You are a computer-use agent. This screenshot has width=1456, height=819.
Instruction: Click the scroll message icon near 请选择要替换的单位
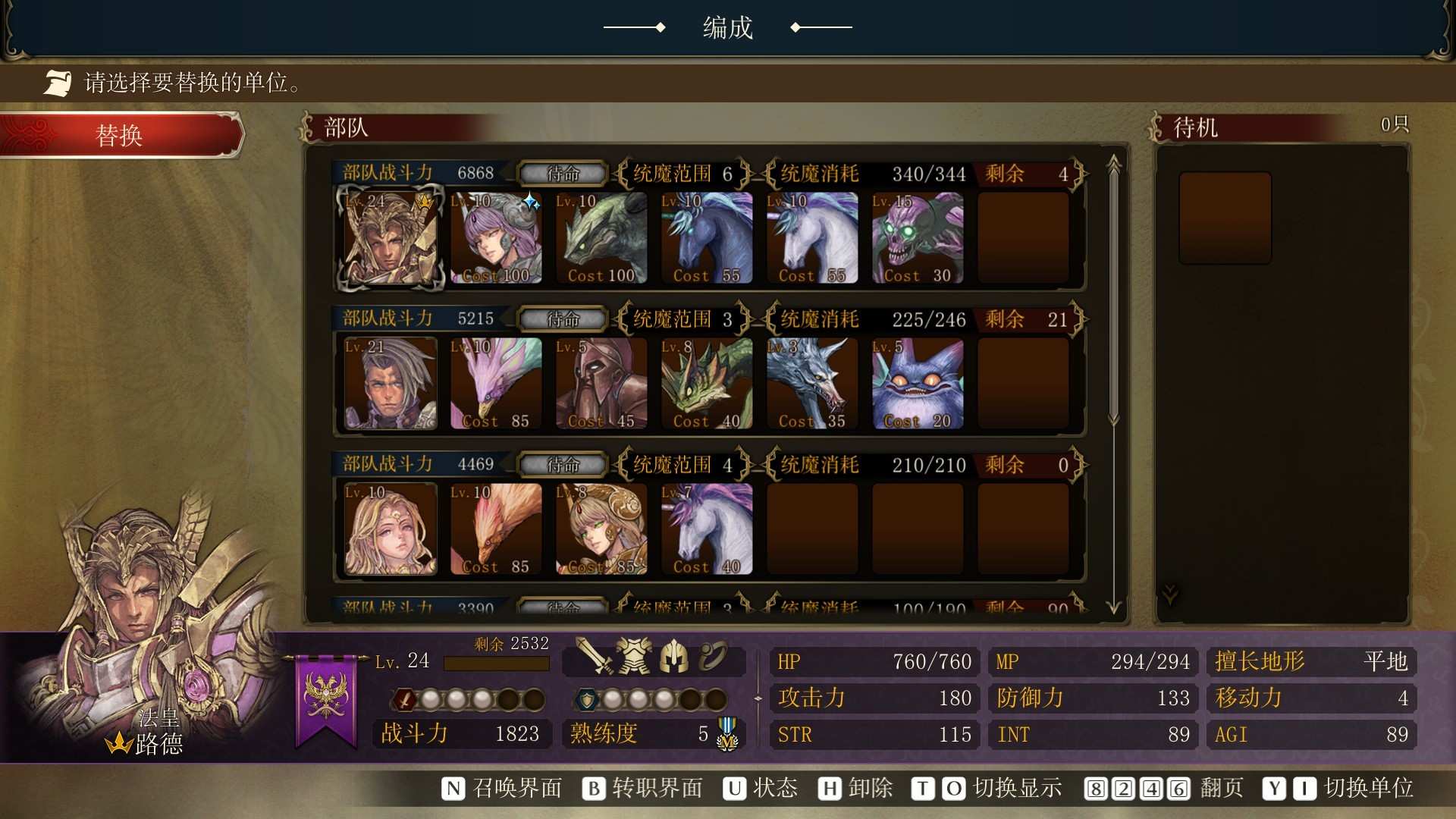[57, 82]
